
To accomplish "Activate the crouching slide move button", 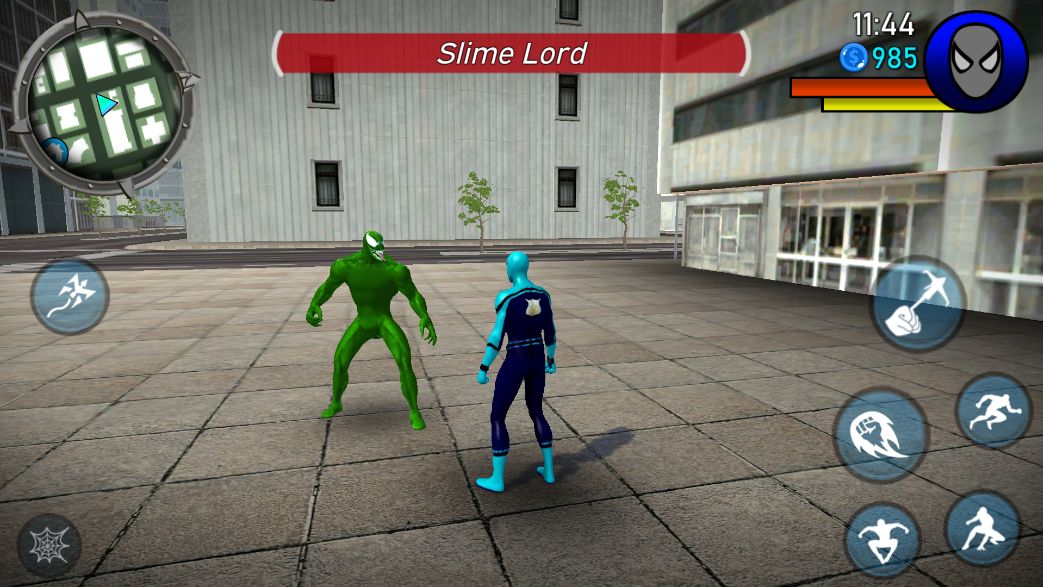I will [983, 529].
